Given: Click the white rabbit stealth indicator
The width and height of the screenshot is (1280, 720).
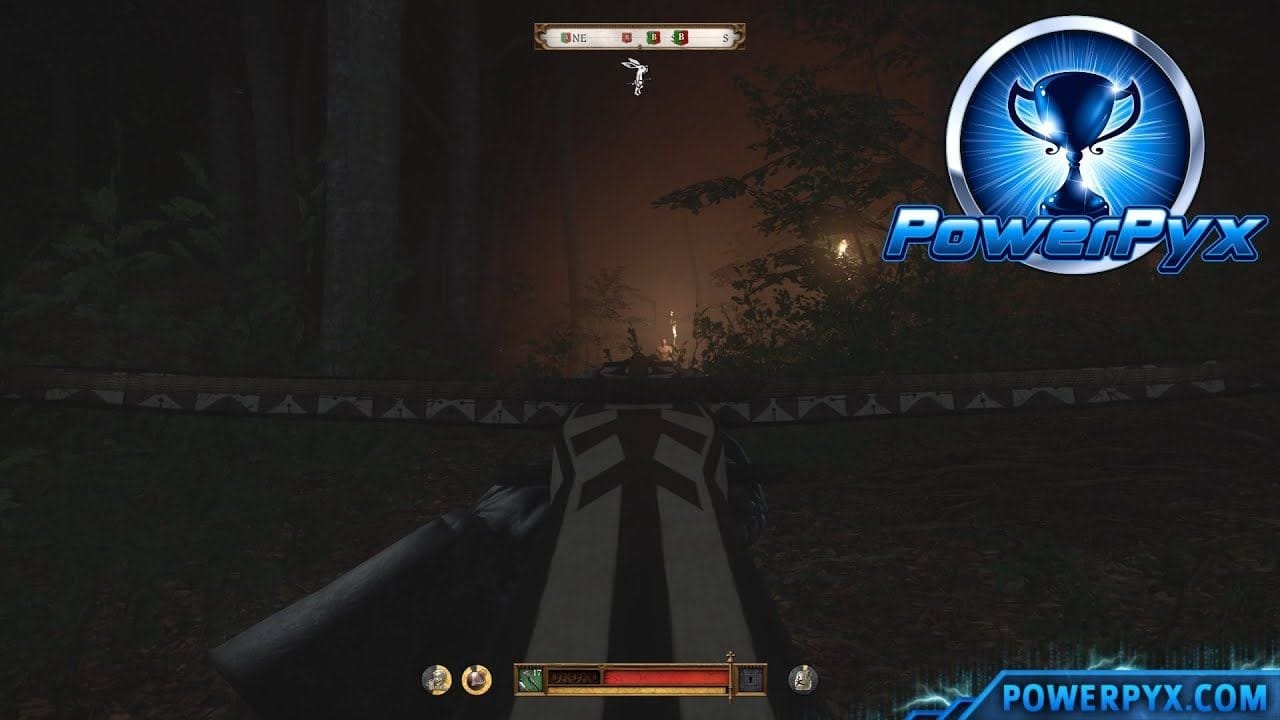Looking at the screenshot, I should tap(633, 76).
